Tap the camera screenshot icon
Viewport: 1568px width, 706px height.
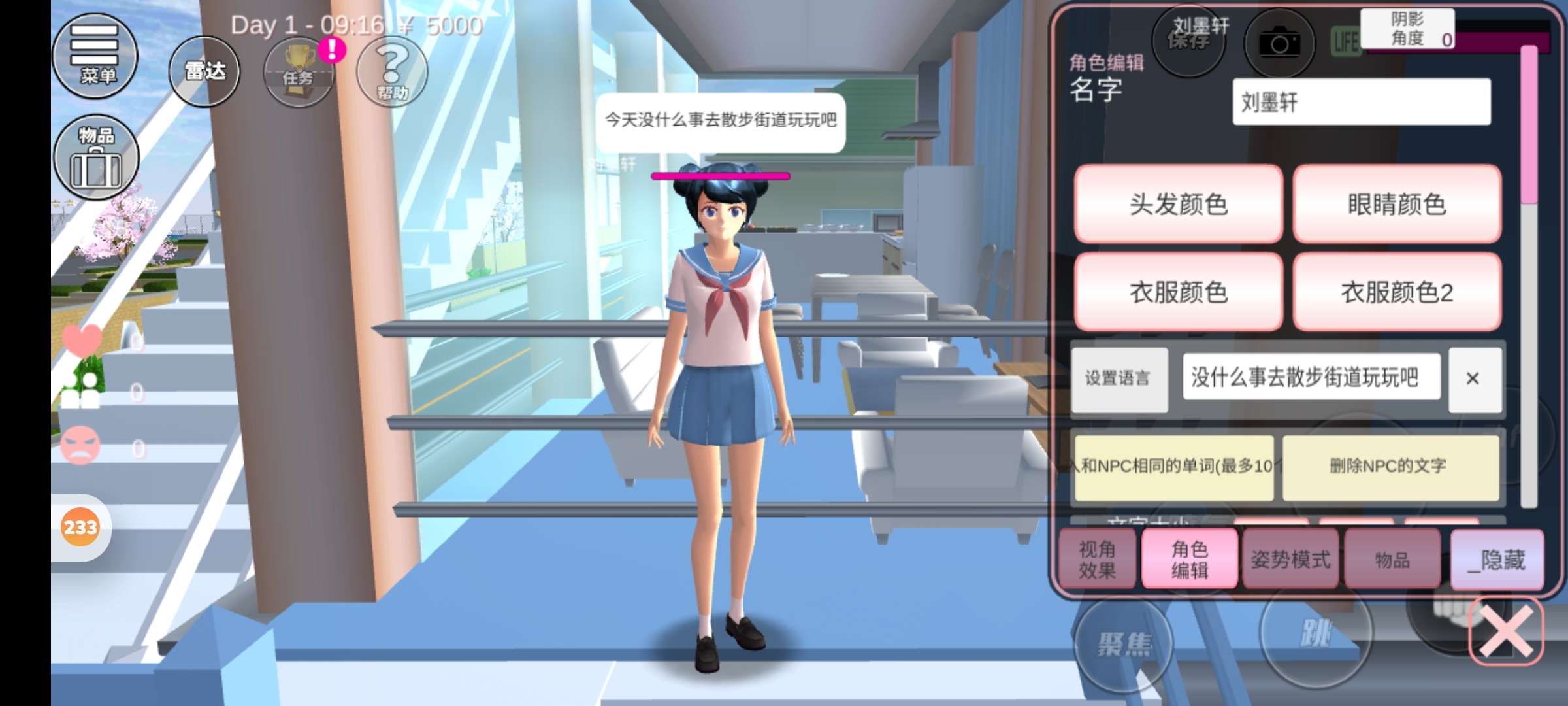[1279, 44]
